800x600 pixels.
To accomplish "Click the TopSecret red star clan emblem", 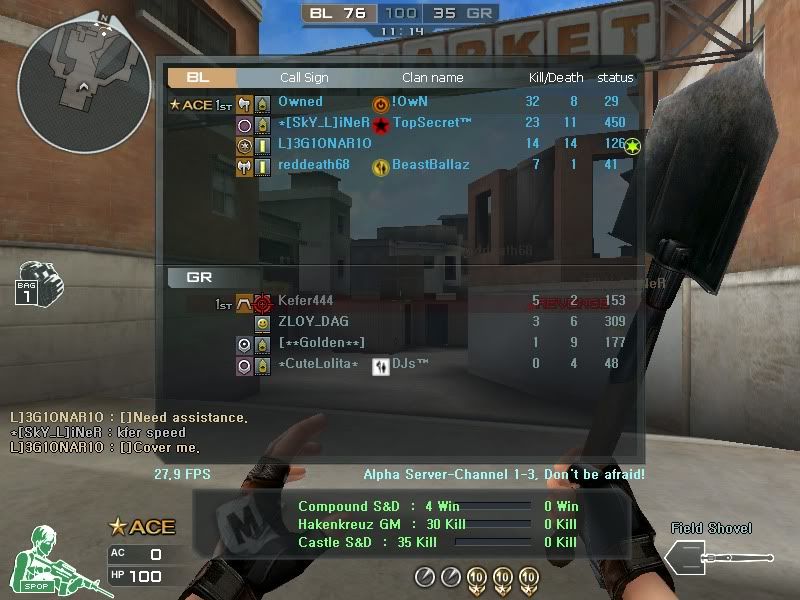I will click(381, 124).
